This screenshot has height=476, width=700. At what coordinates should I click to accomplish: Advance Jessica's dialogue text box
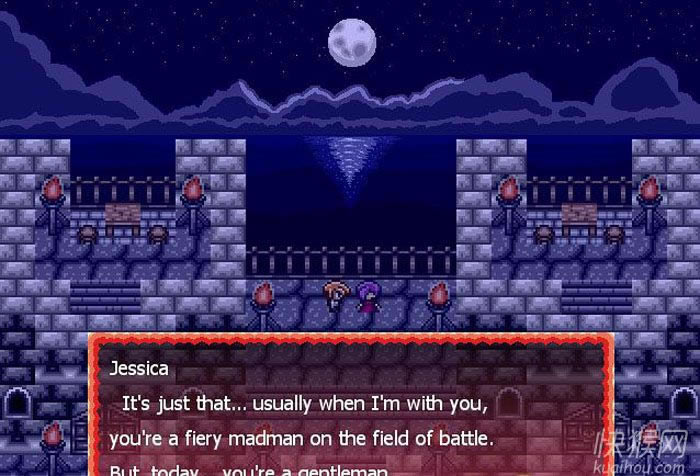pyautogui.click(x=350, y=410)
